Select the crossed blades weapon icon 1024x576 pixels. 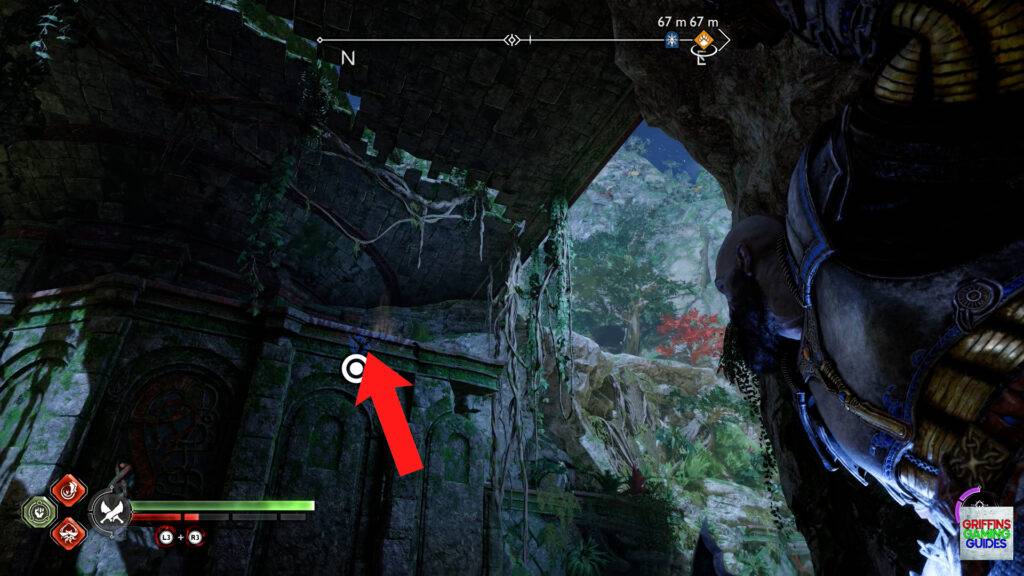point(111,512)
